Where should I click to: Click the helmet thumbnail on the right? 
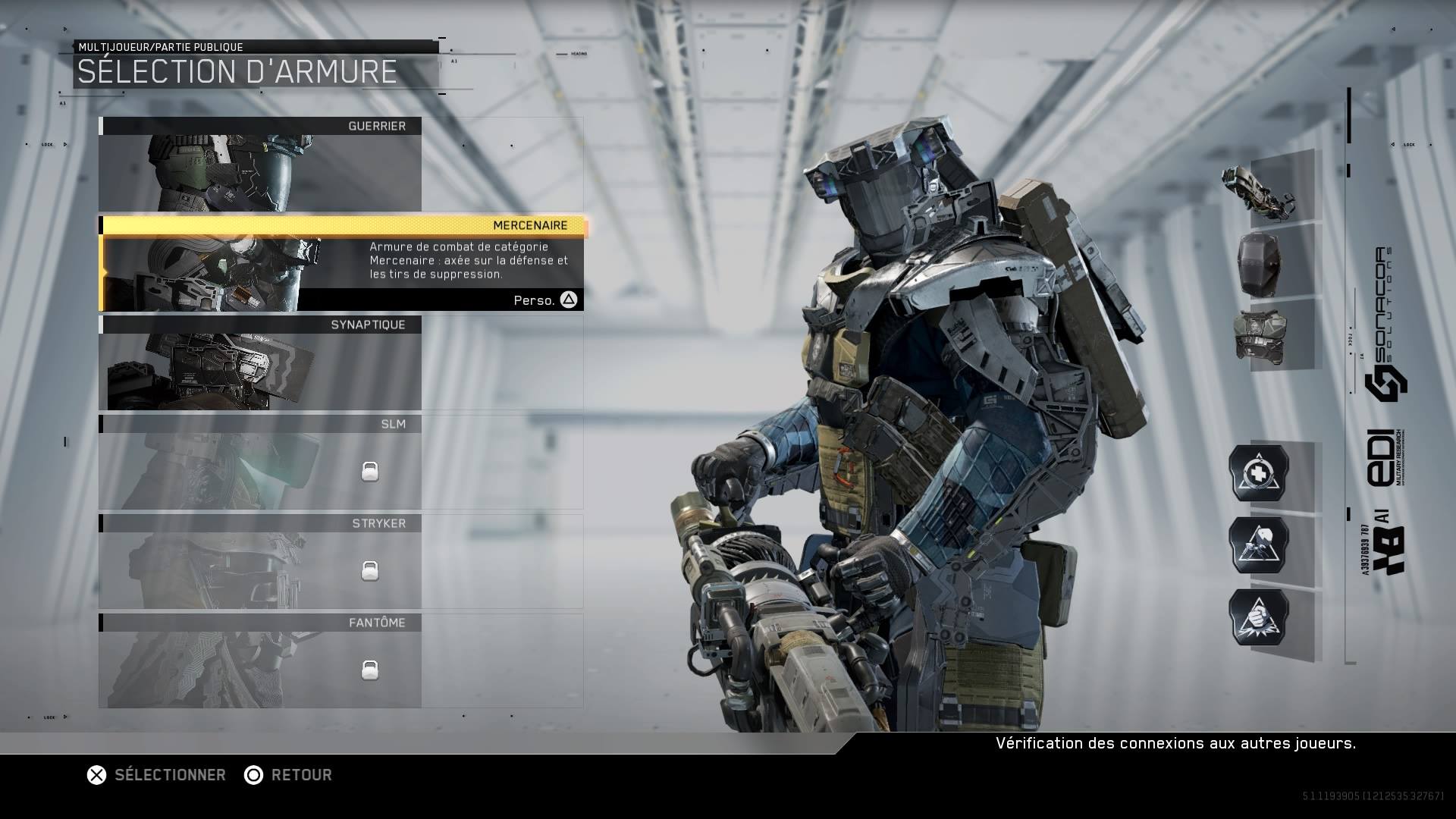point(1261,265)
